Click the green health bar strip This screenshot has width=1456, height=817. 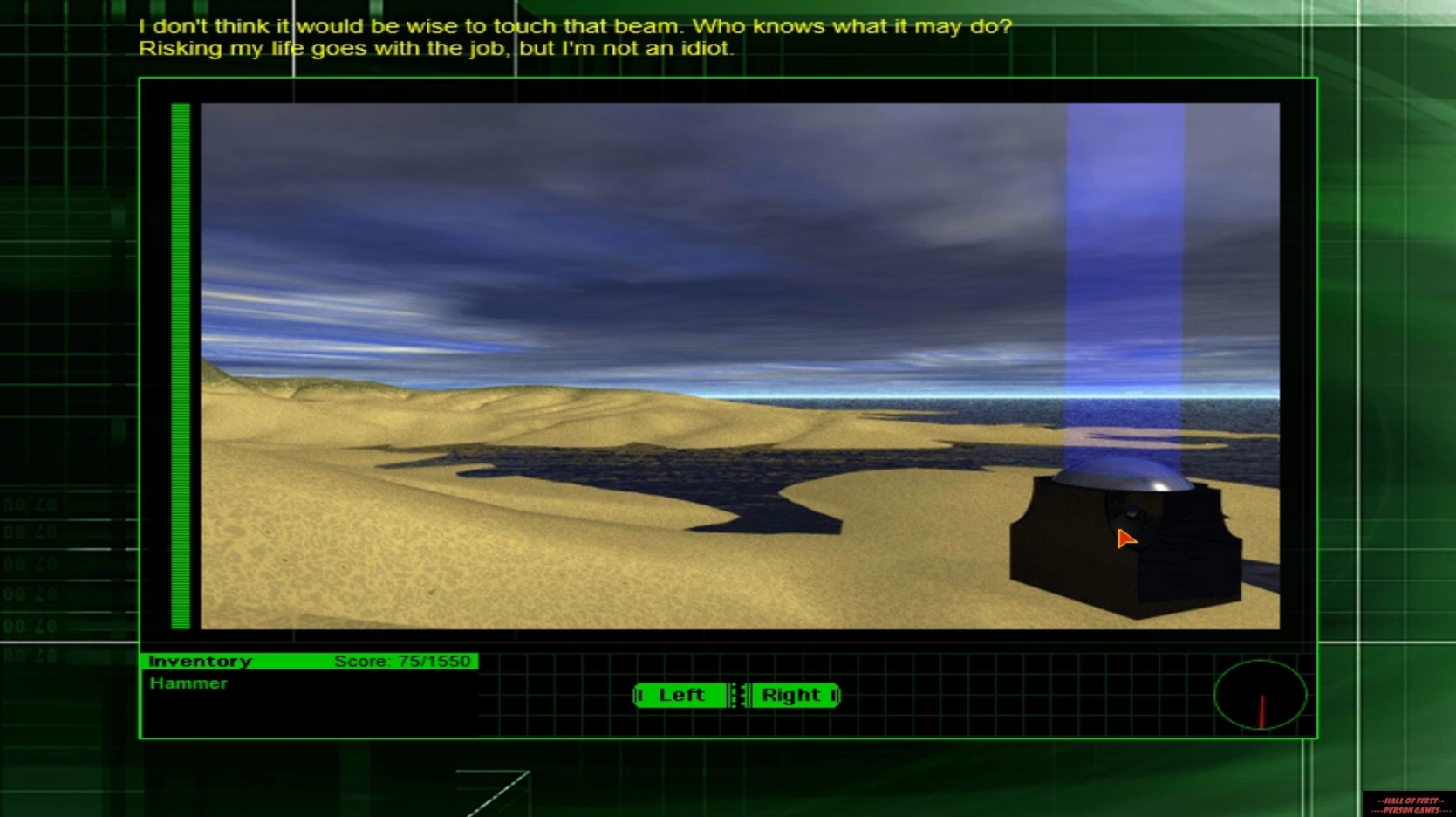click(x=180, y=367)
